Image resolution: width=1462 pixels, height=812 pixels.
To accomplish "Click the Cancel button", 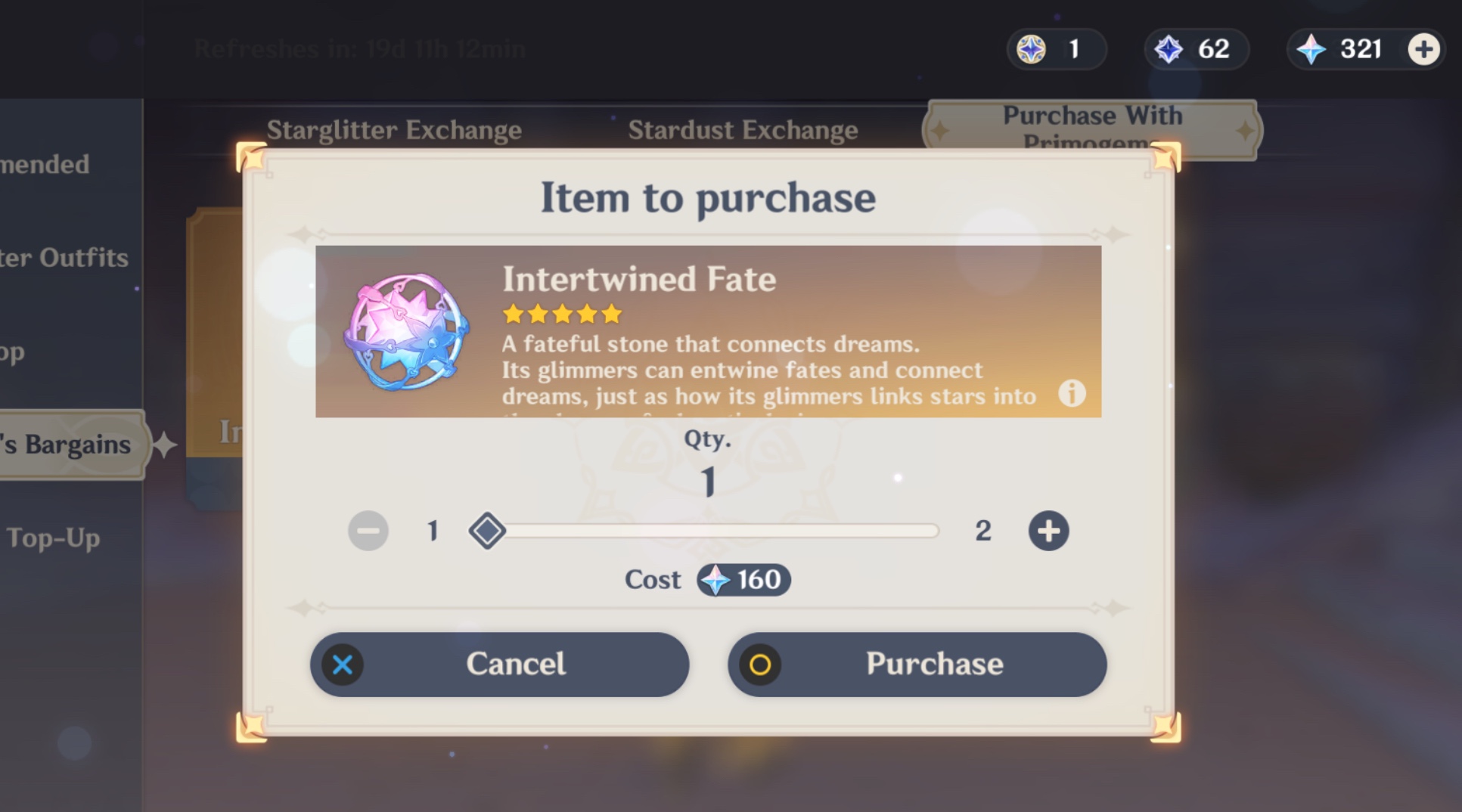I will [x=499, y=665].
